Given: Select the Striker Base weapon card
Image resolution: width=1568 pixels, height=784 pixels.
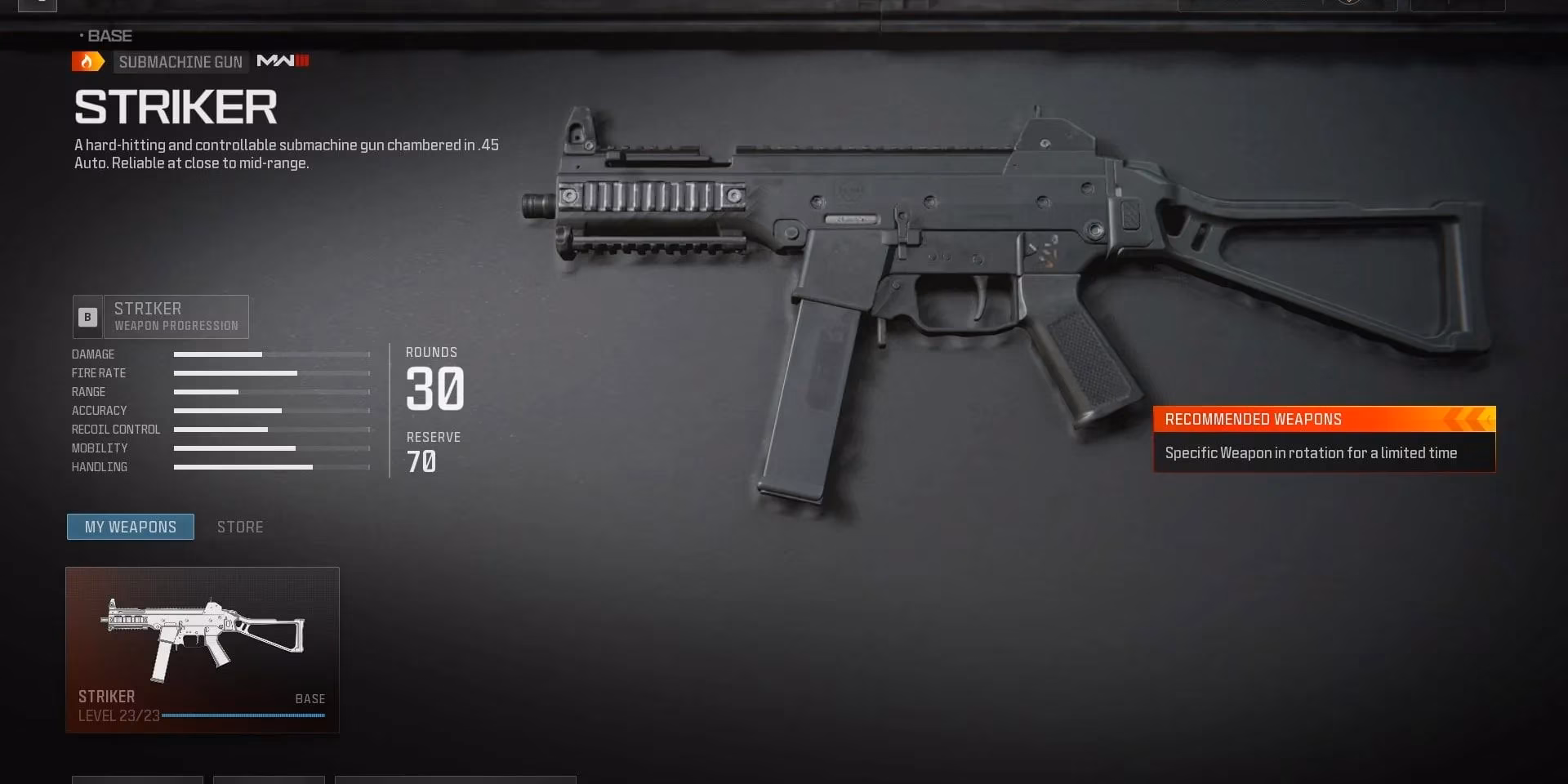Looking at the screenshot, I should 202,649.
